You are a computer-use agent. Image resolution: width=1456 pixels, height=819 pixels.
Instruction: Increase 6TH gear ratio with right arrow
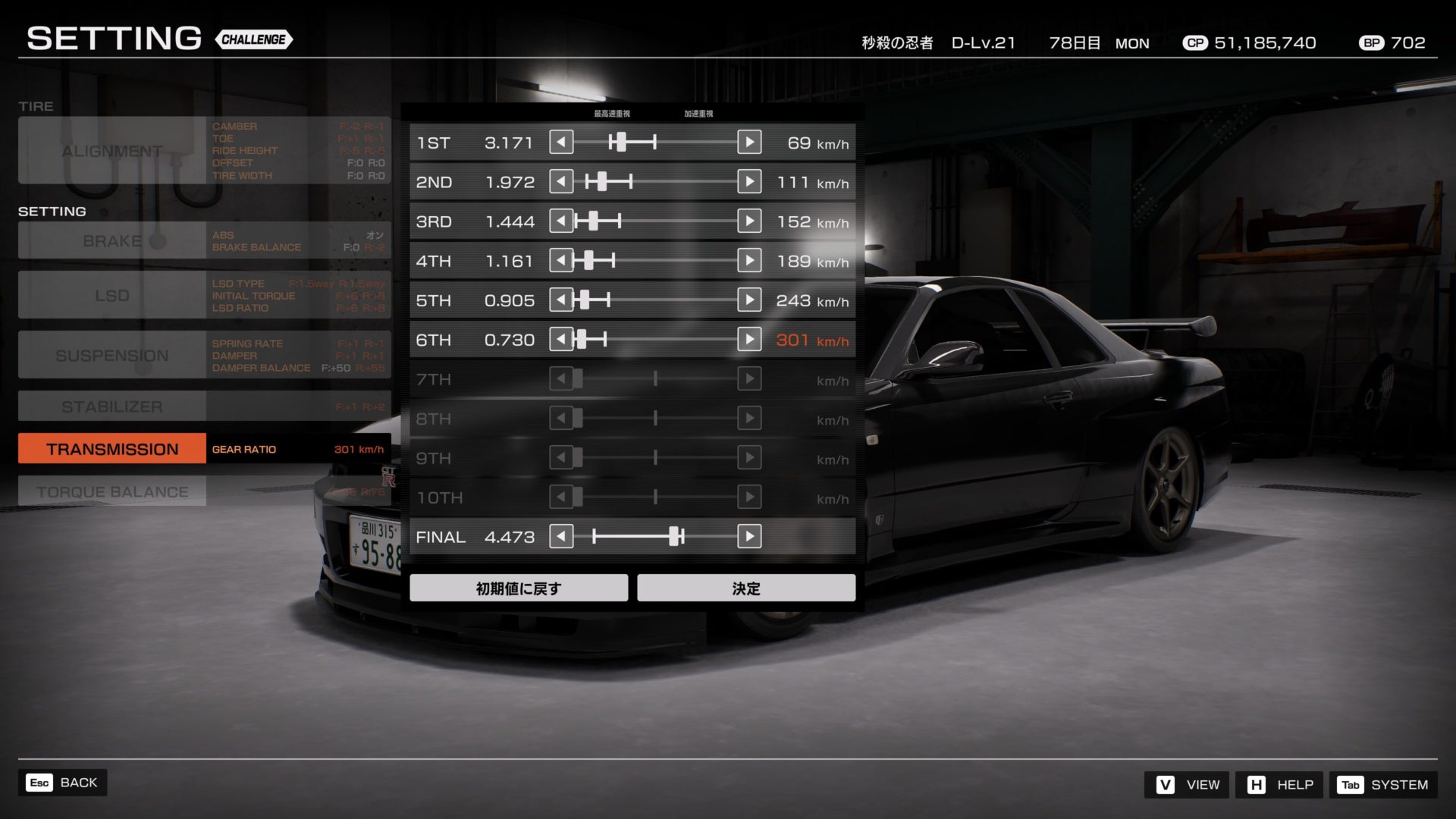(x=749, y=339)
